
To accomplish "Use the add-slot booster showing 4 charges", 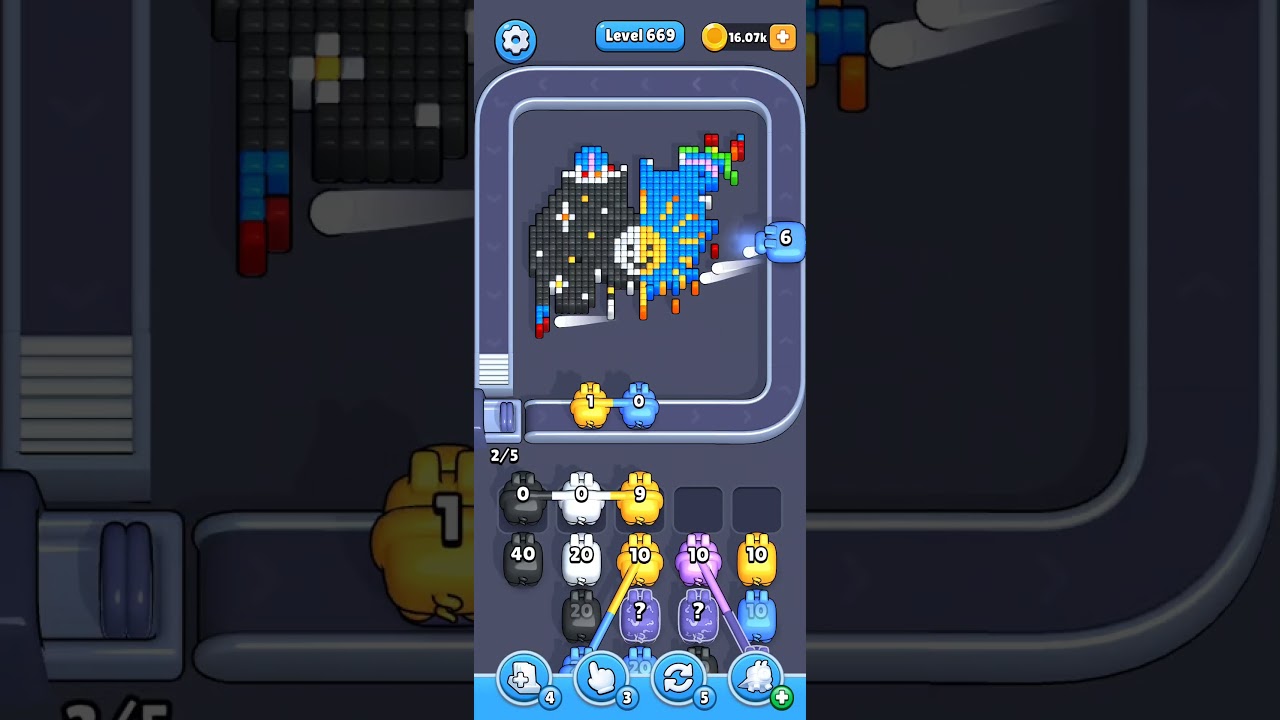I will 524,677.
